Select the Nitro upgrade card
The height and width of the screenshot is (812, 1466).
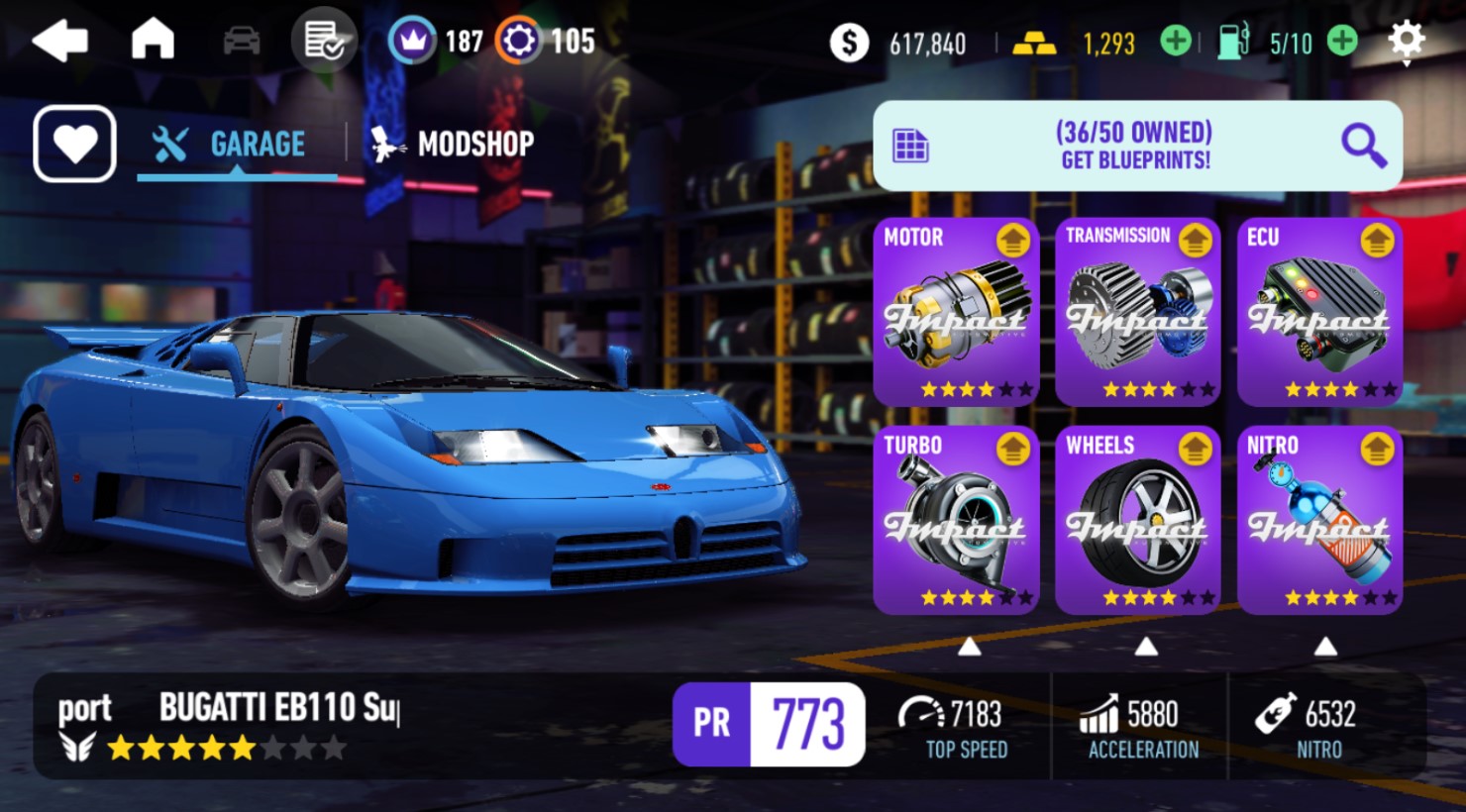pyautogui.click(x=1319, y=520)
